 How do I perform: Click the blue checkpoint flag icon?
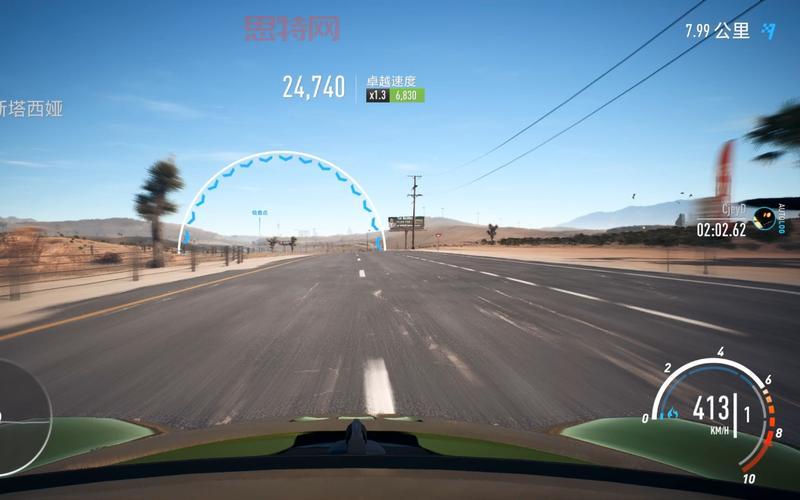(768, 31)
